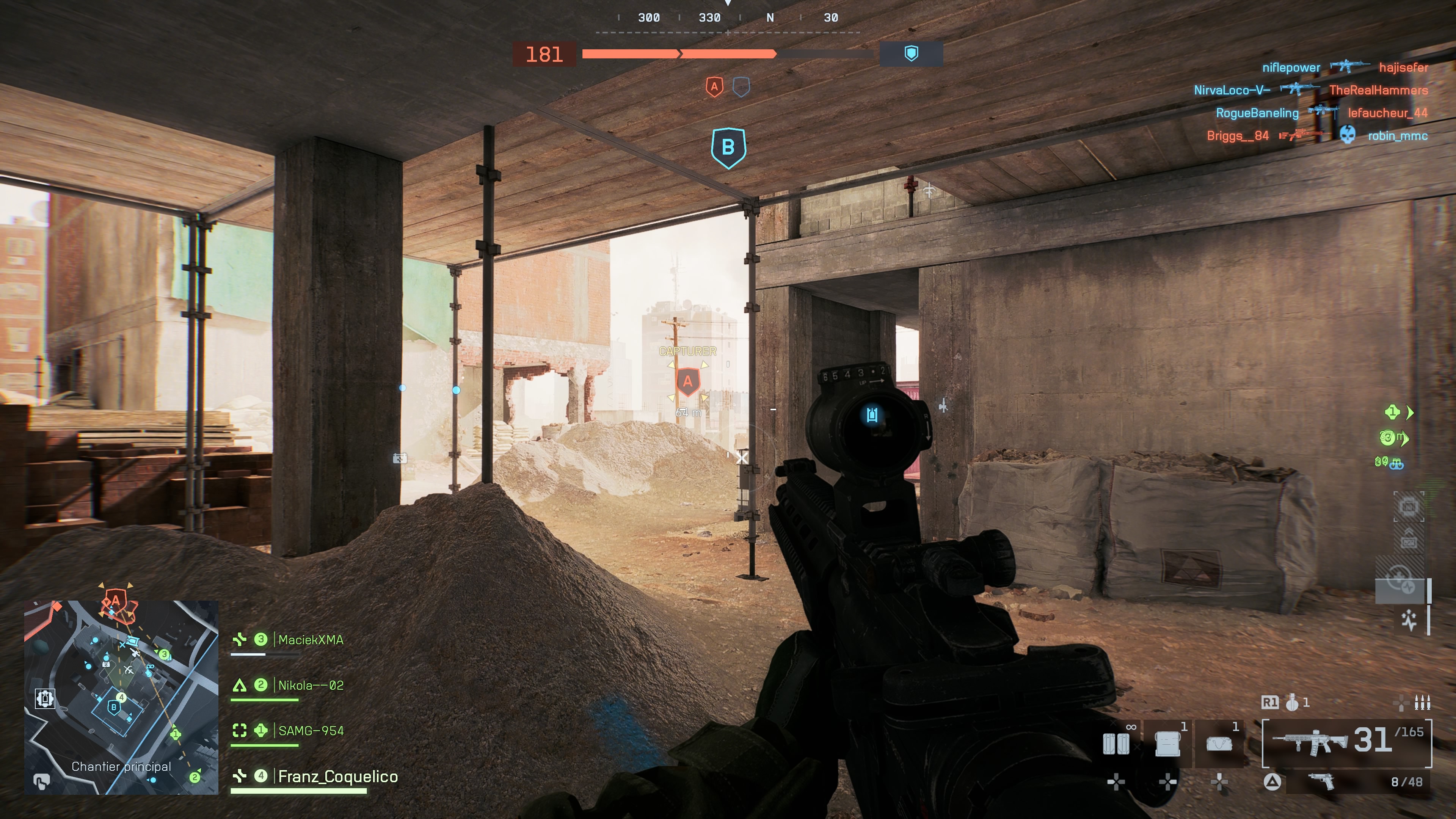This screenshot has width=1456, height=819.
Task: Select the supply bag gadget slot
Action: 1219,743
